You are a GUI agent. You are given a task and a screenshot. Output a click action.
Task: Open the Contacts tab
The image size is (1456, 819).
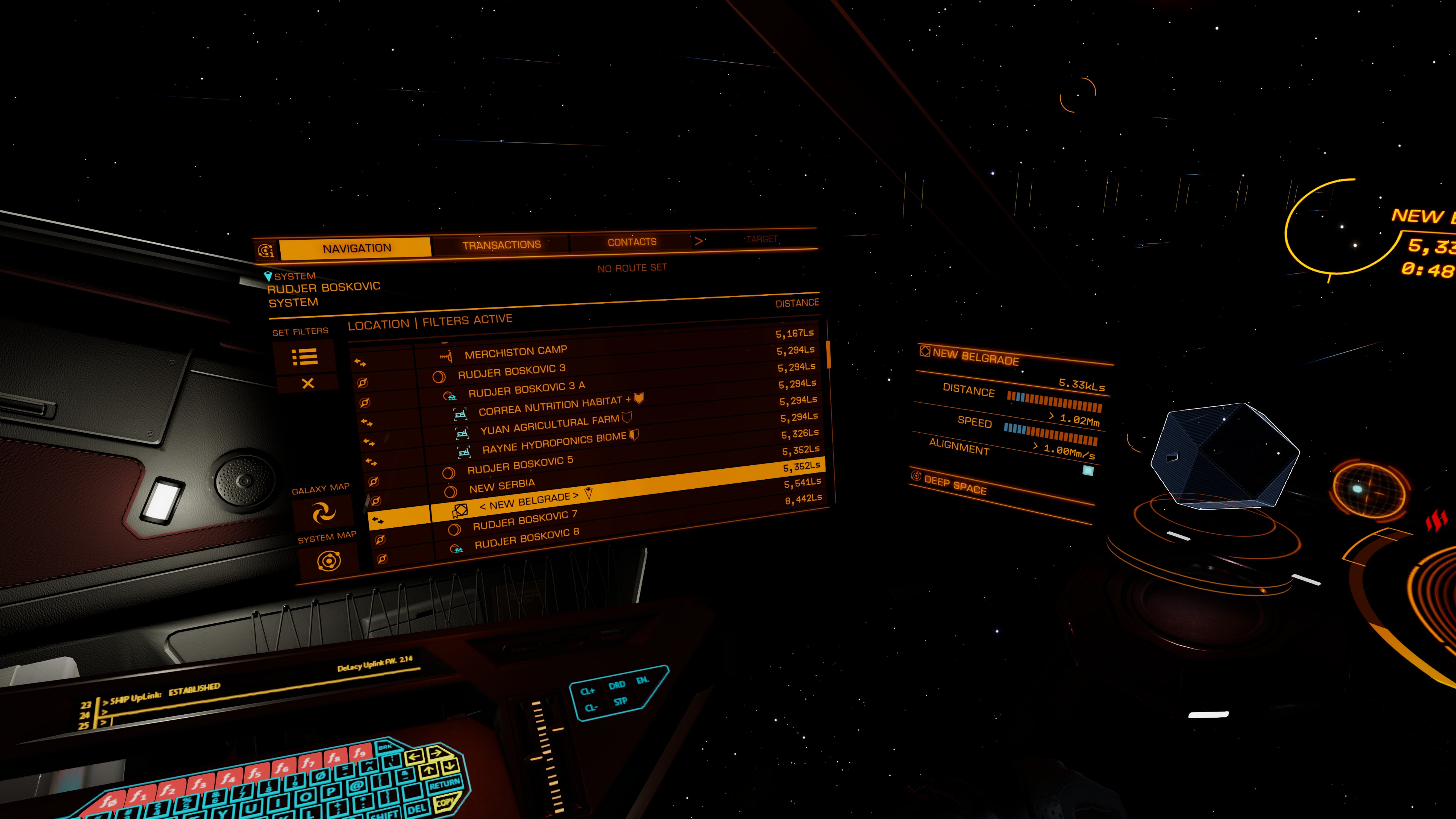click(x=631, y=242)
